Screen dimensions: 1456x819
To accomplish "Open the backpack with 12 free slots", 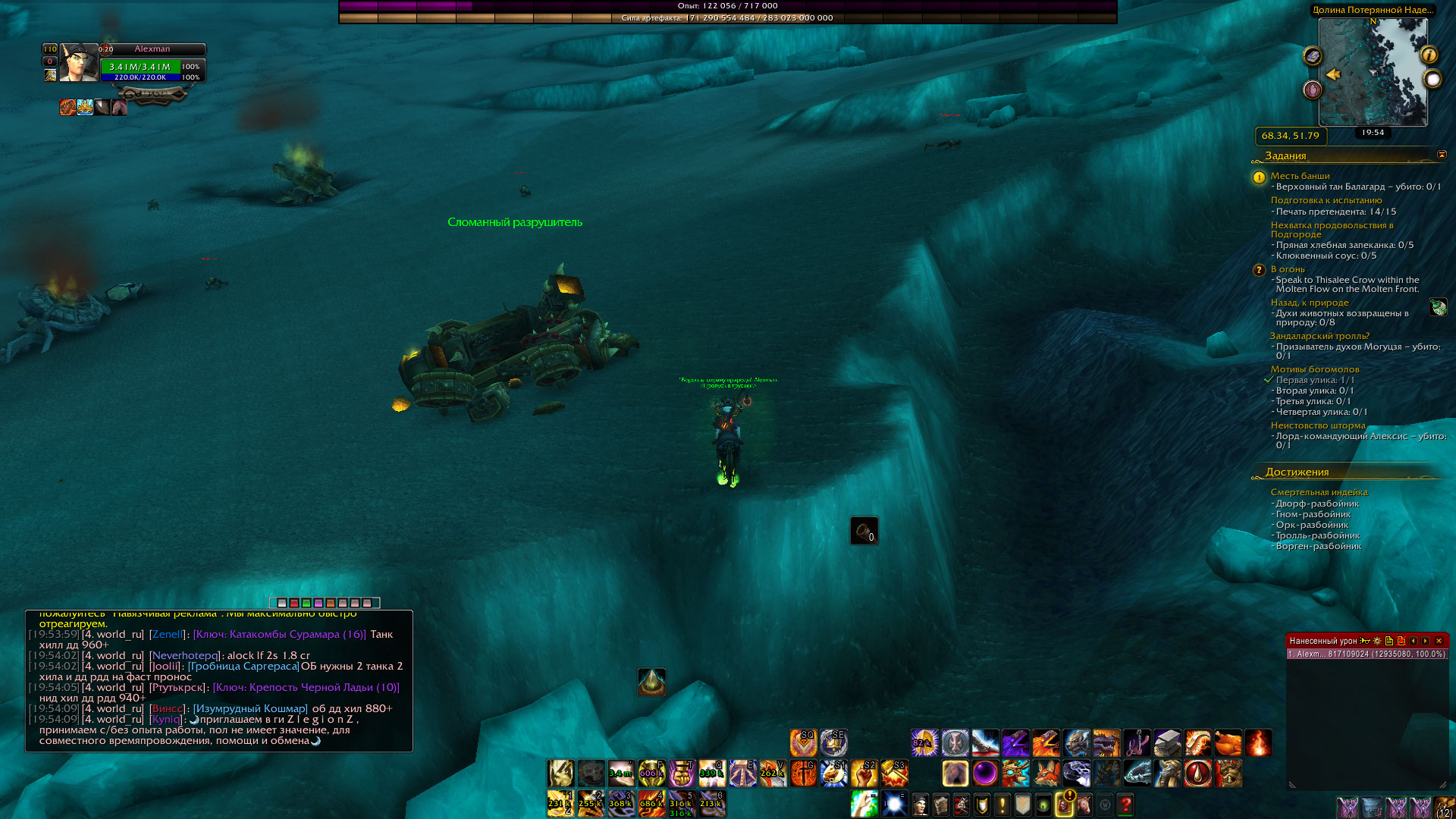I will pyautogui.click(x=1444, y=807).
